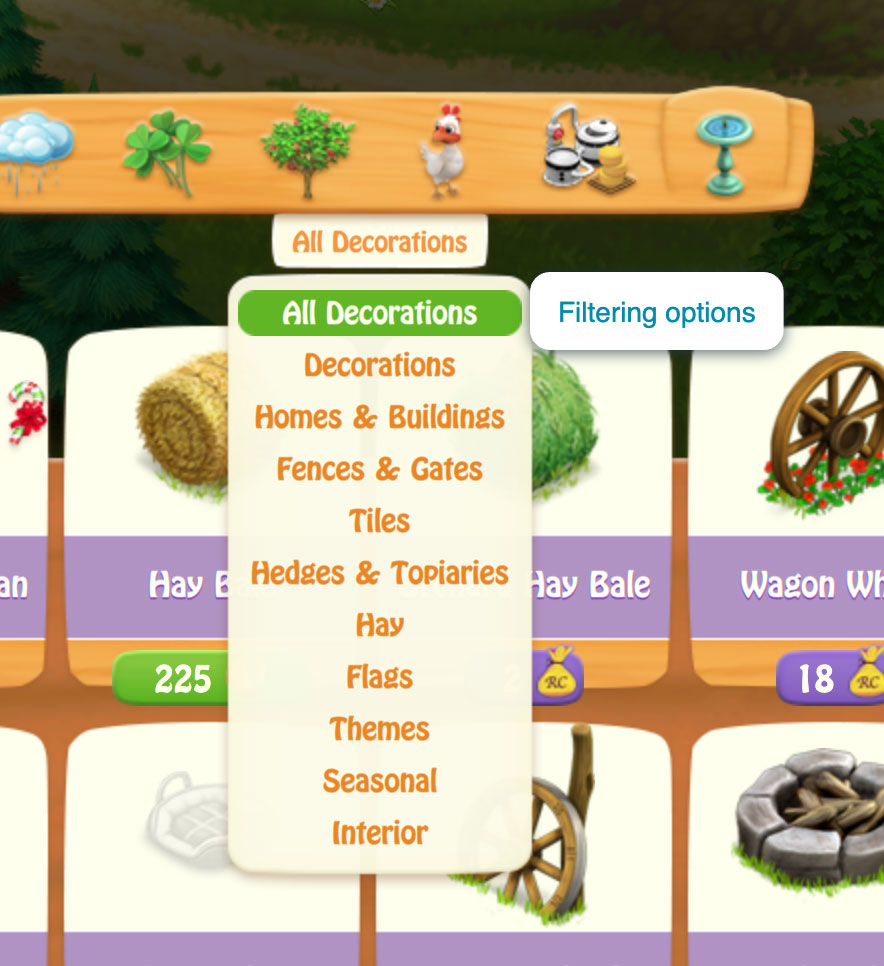Screen dimensions: 884x966
Task: Show Themes items
Action: coord(380,729)
